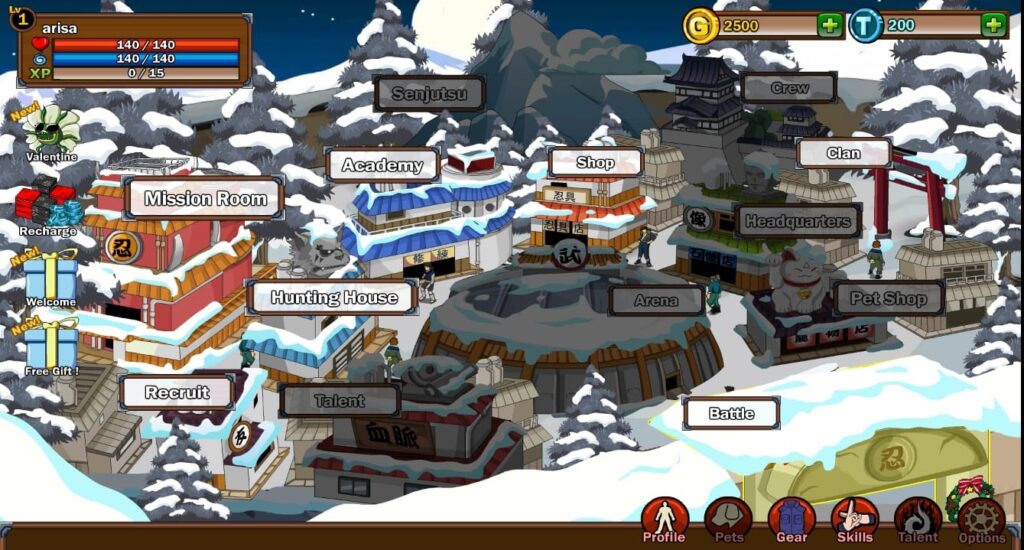The width and height of the screenshot is (1024, 550).
Task: Visit the Shop
Action: [595, 162]
